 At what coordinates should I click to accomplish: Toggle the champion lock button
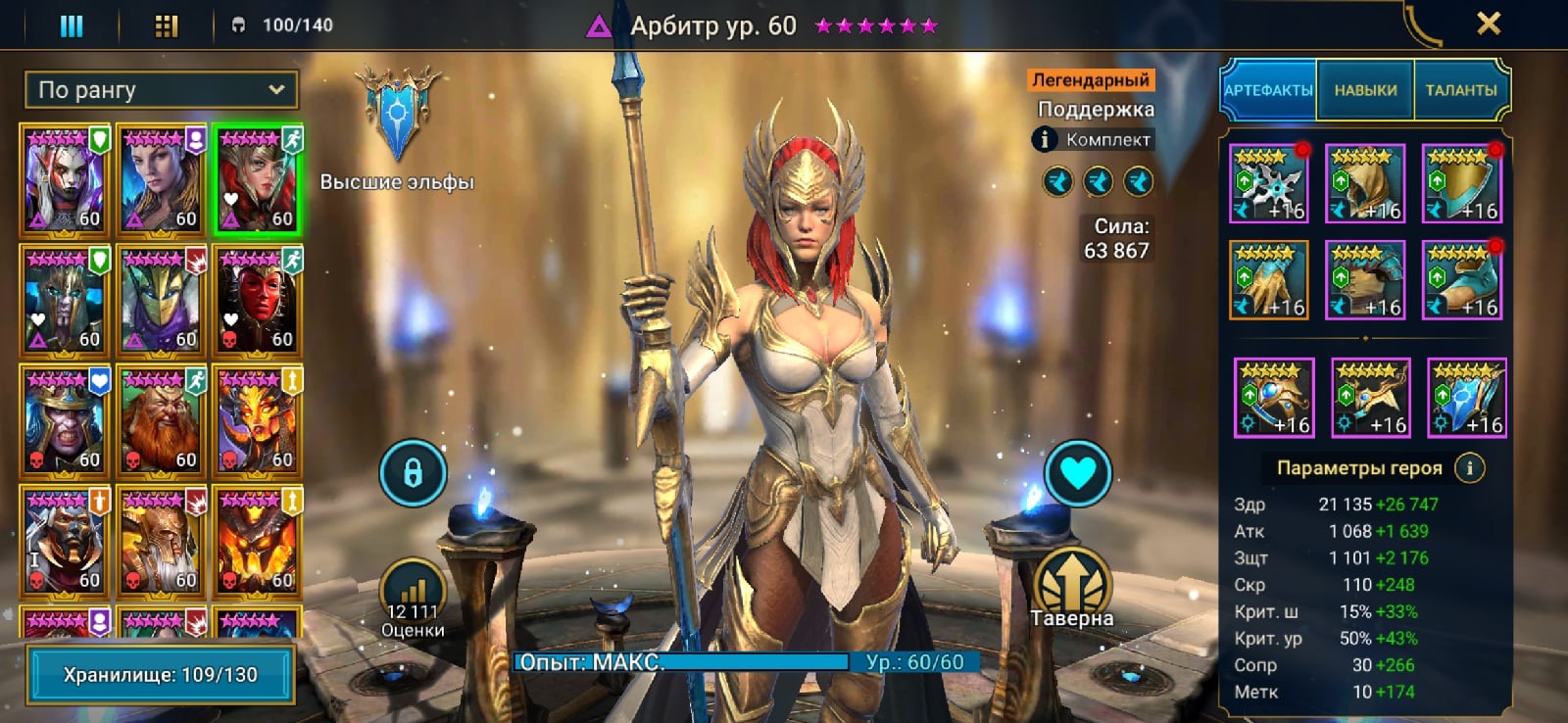pyautogui.click(x=413, y=473)
